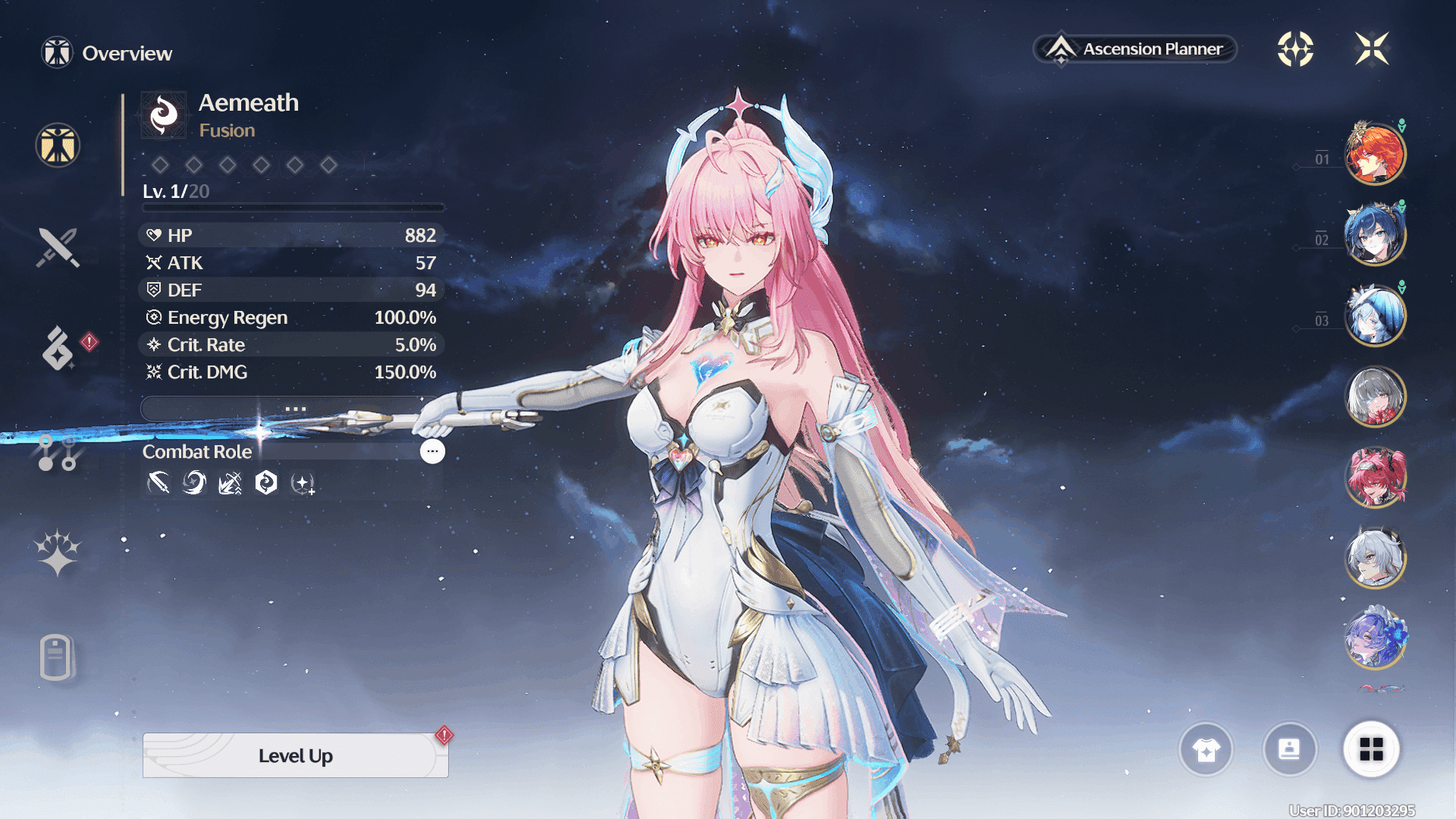The width and height of the screenshot is (1456, 819).
Task: Expand Combat Role details button
Action: pos(432,451)
